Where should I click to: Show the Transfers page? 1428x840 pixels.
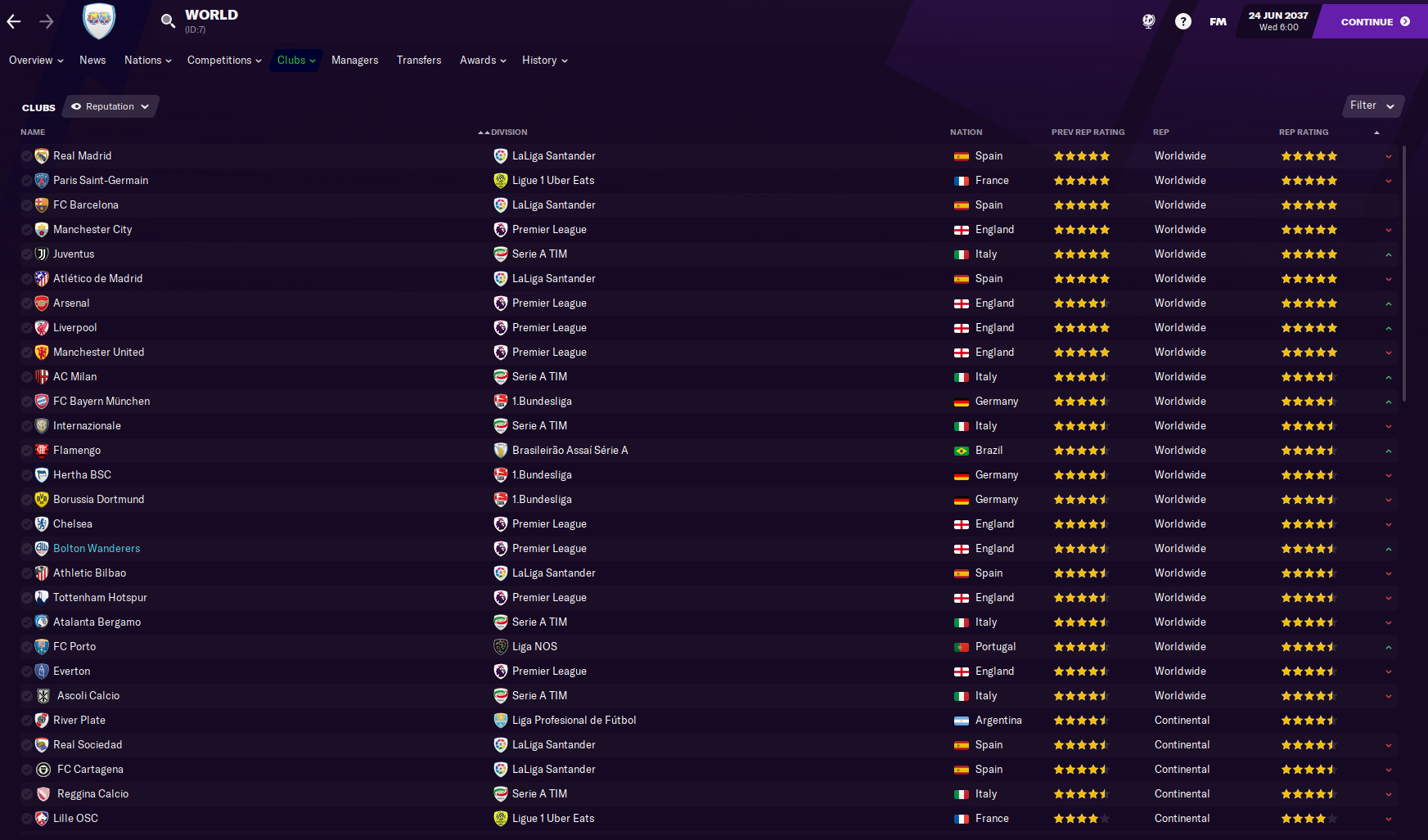click(x=419, y=61)
